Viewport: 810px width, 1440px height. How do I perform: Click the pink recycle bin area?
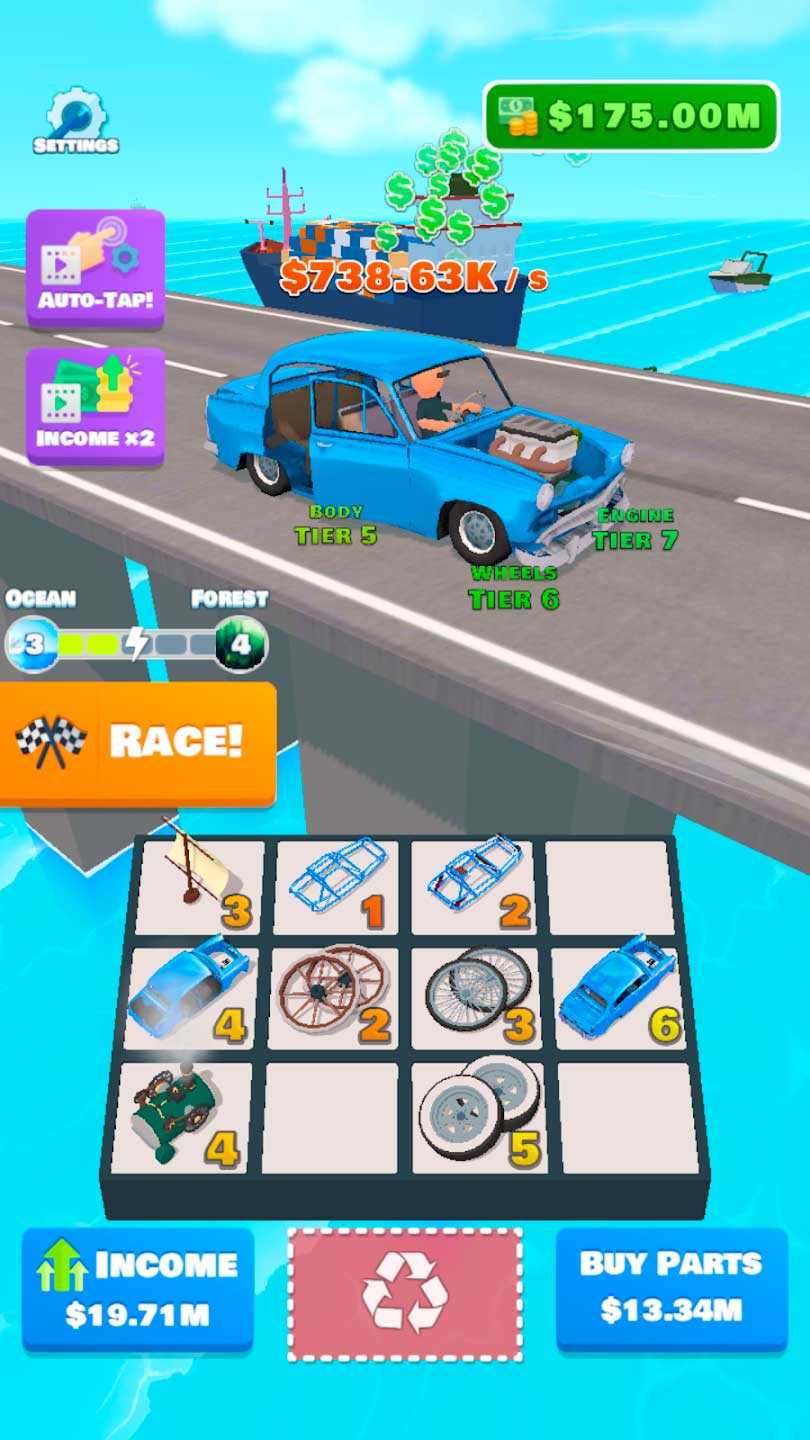pos(405,1294)
